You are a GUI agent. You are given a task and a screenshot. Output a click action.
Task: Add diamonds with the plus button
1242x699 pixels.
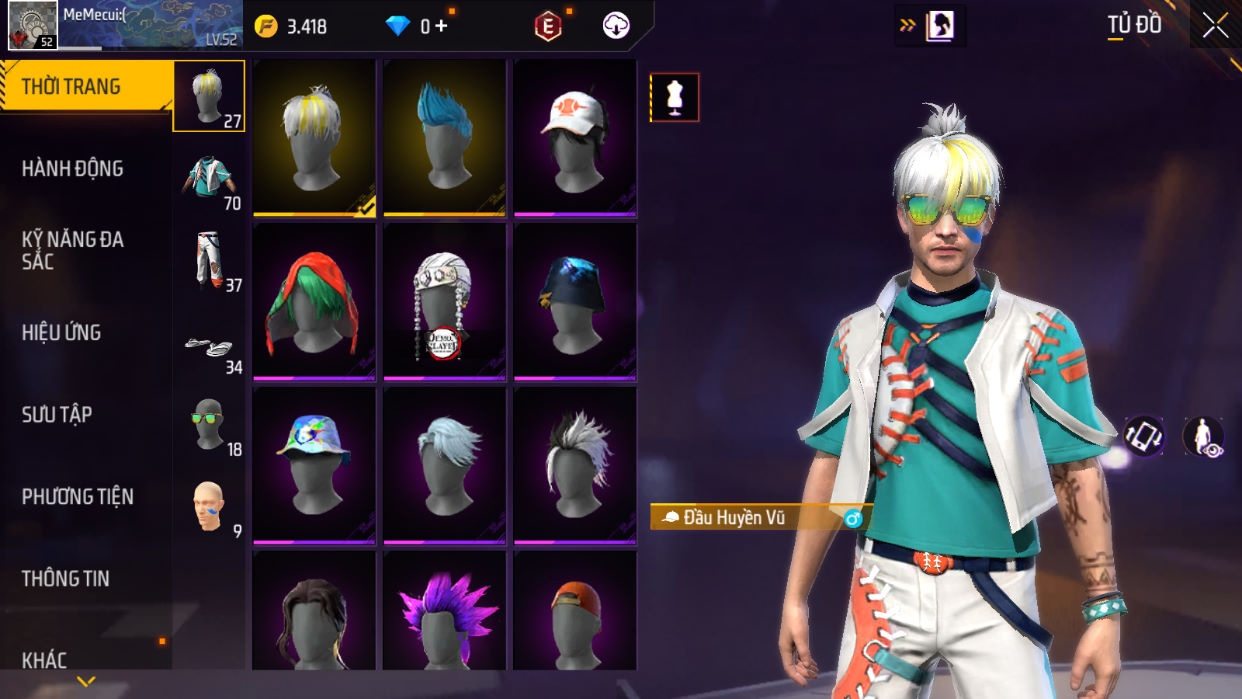[x=441, y=27]
